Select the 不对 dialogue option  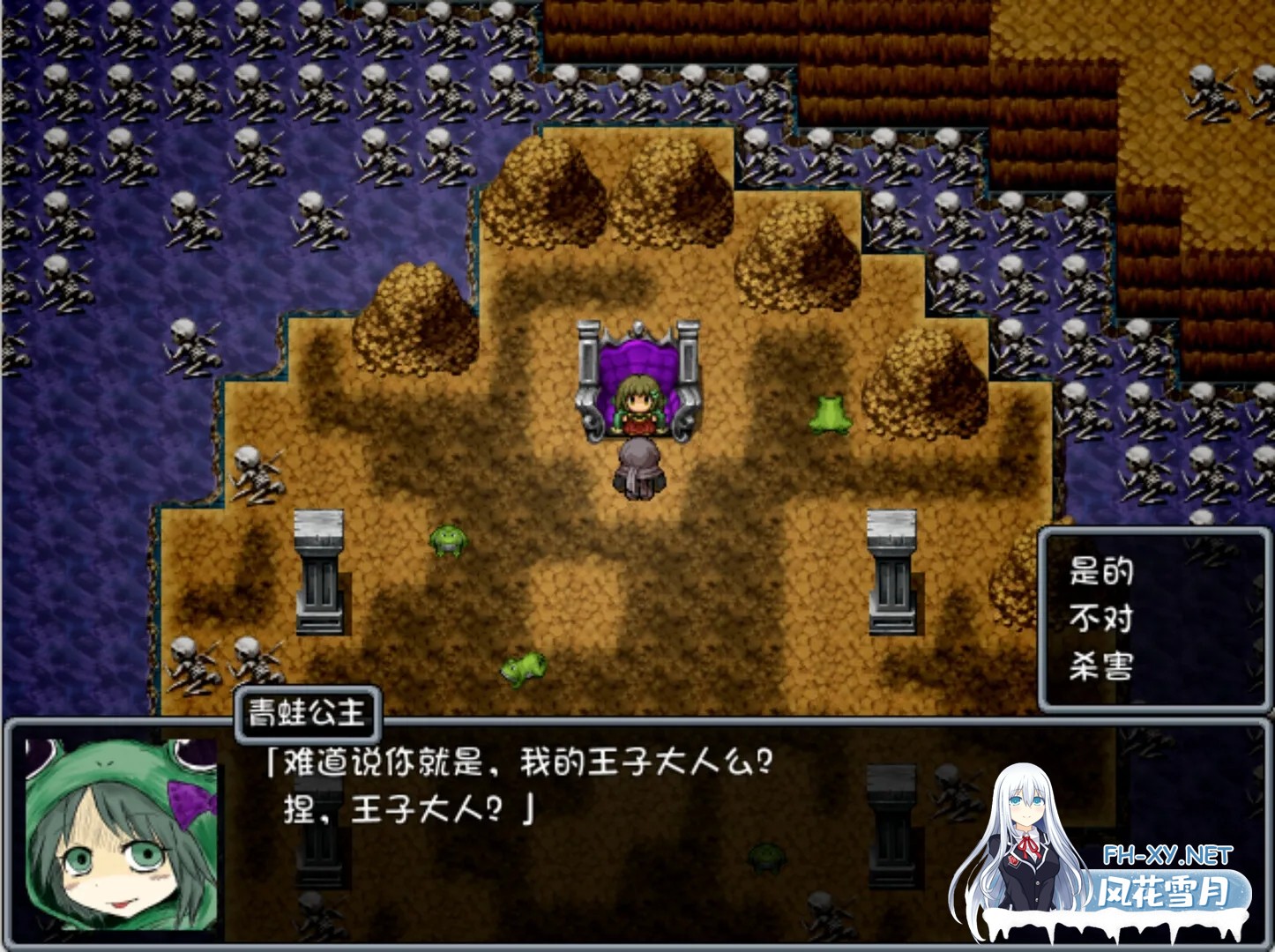(1100, 619)
